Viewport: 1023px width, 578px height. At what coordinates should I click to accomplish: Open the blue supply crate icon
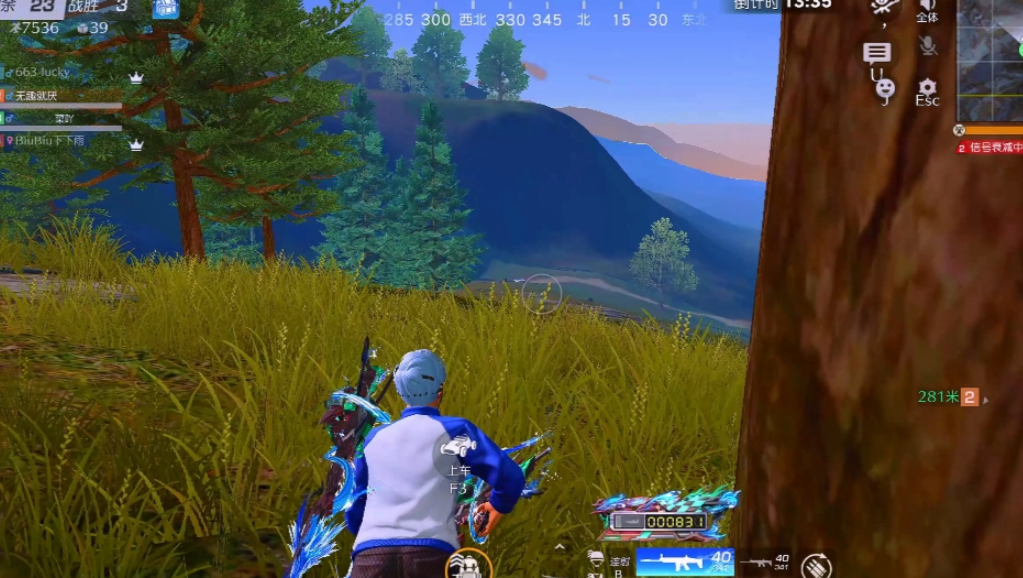coord(166,9)
